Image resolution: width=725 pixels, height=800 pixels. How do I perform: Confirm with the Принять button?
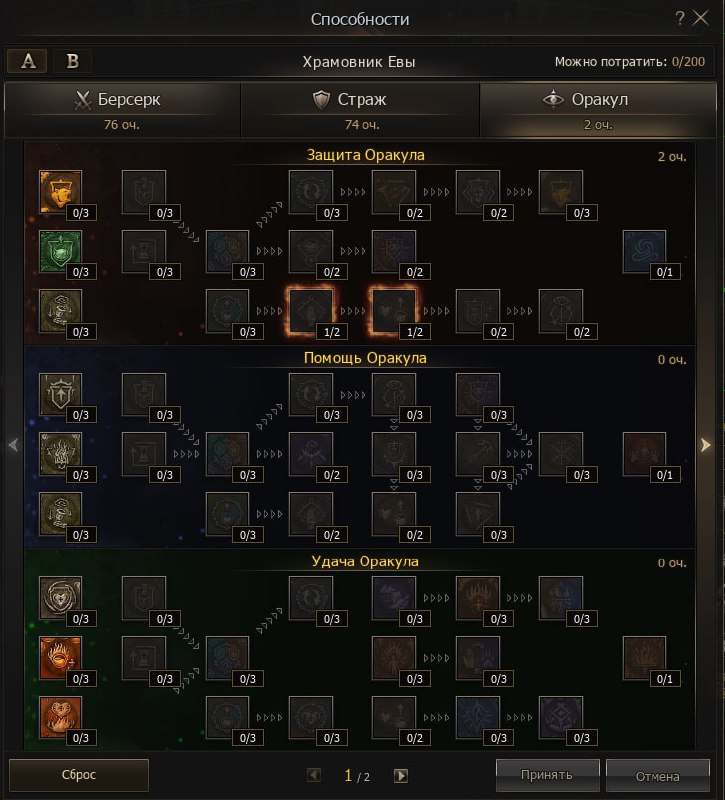[x=547, y=775]
